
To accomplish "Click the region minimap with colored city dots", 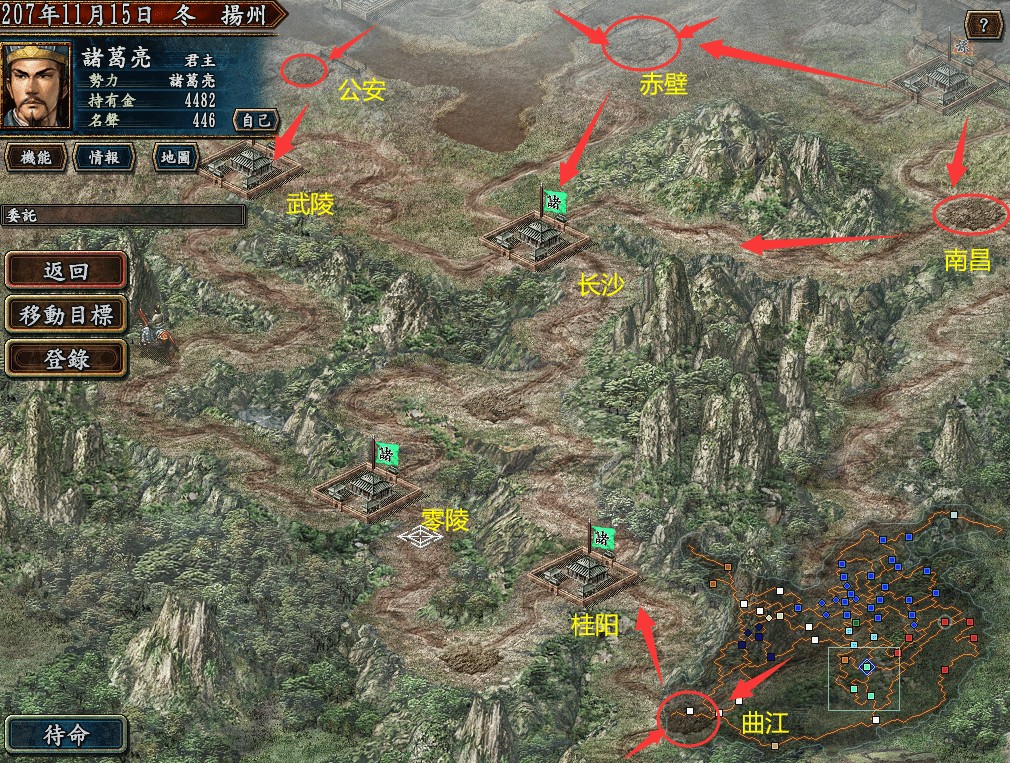I will (850, 630).
